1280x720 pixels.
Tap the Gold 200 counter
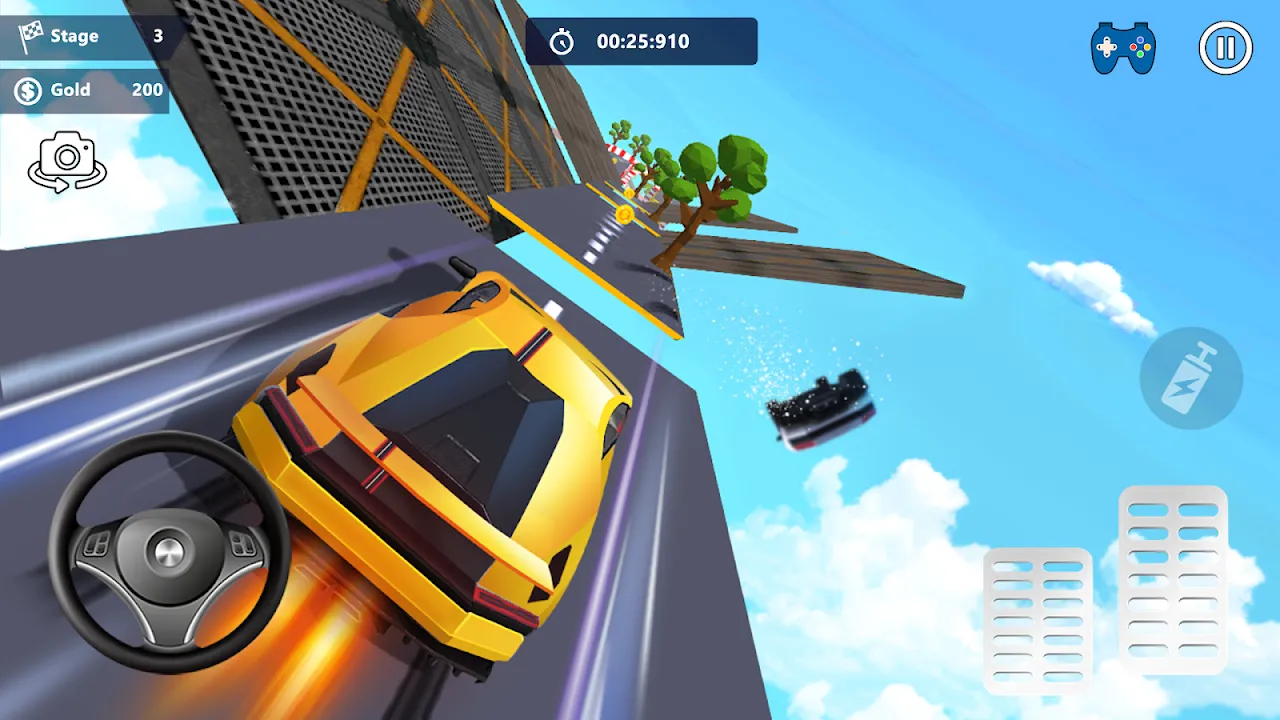point(85,90)
